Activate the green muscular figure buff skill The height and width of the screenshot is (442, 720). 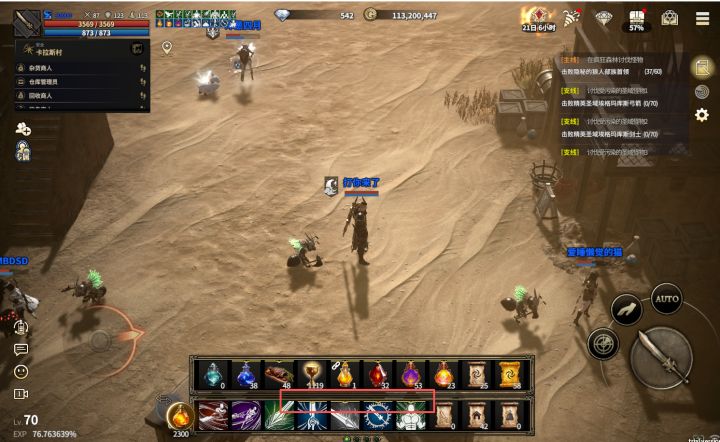pyautogui.click(x=410, y=415)
